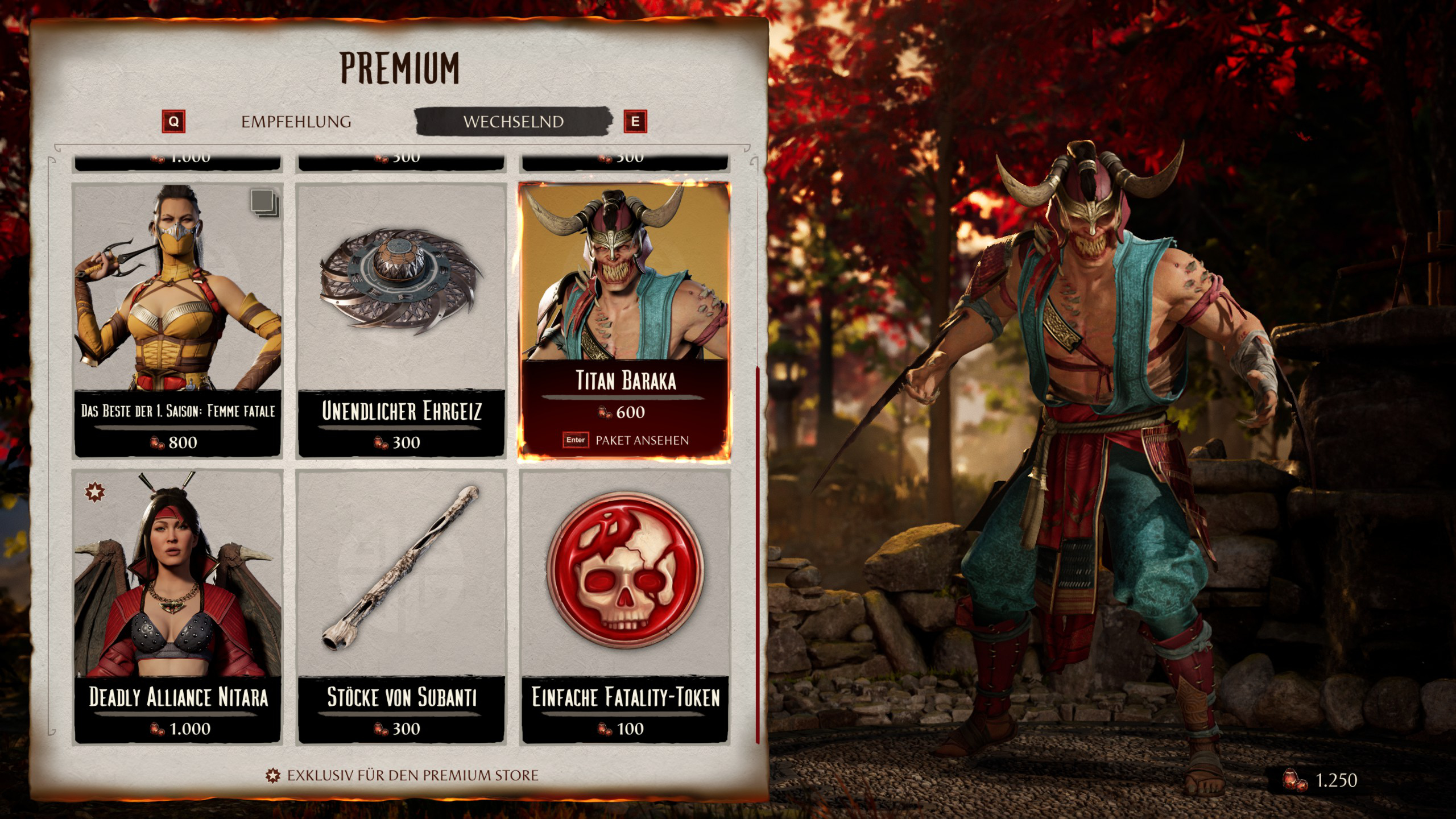
Task: View the Deadly Alliance Nitara offer
Action: click(177, 606)
